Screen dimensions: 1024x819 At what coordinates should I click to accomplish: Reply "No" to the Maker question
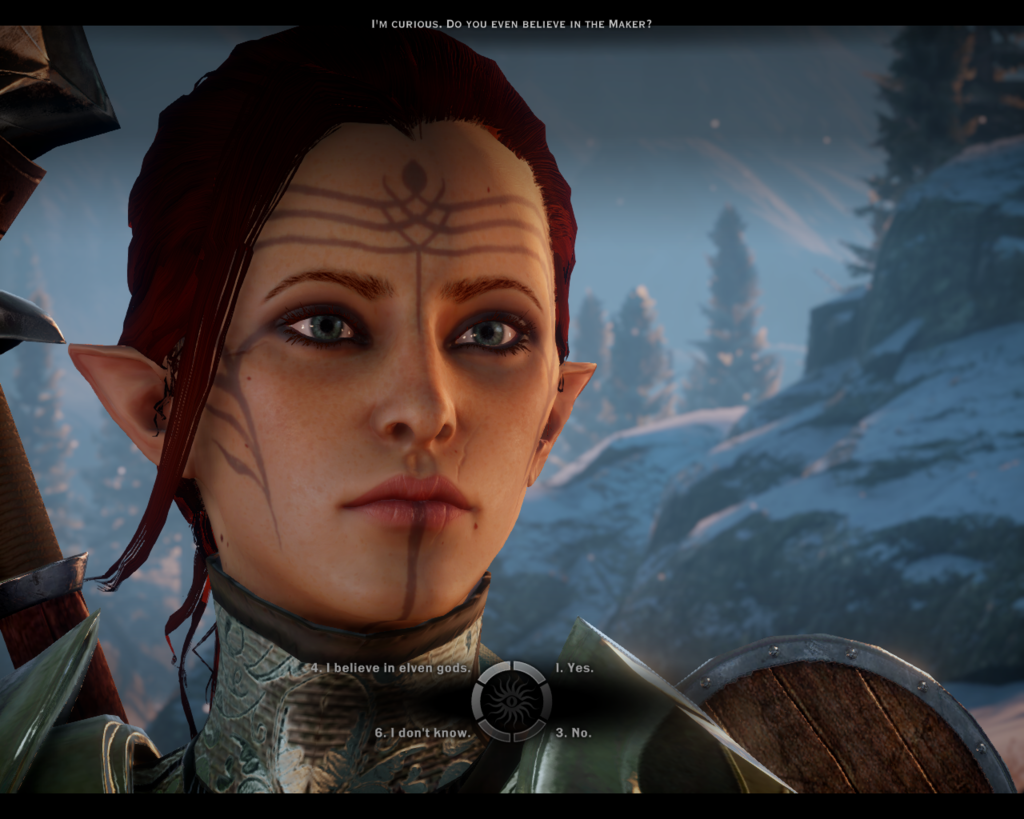[x=573, y=733]
